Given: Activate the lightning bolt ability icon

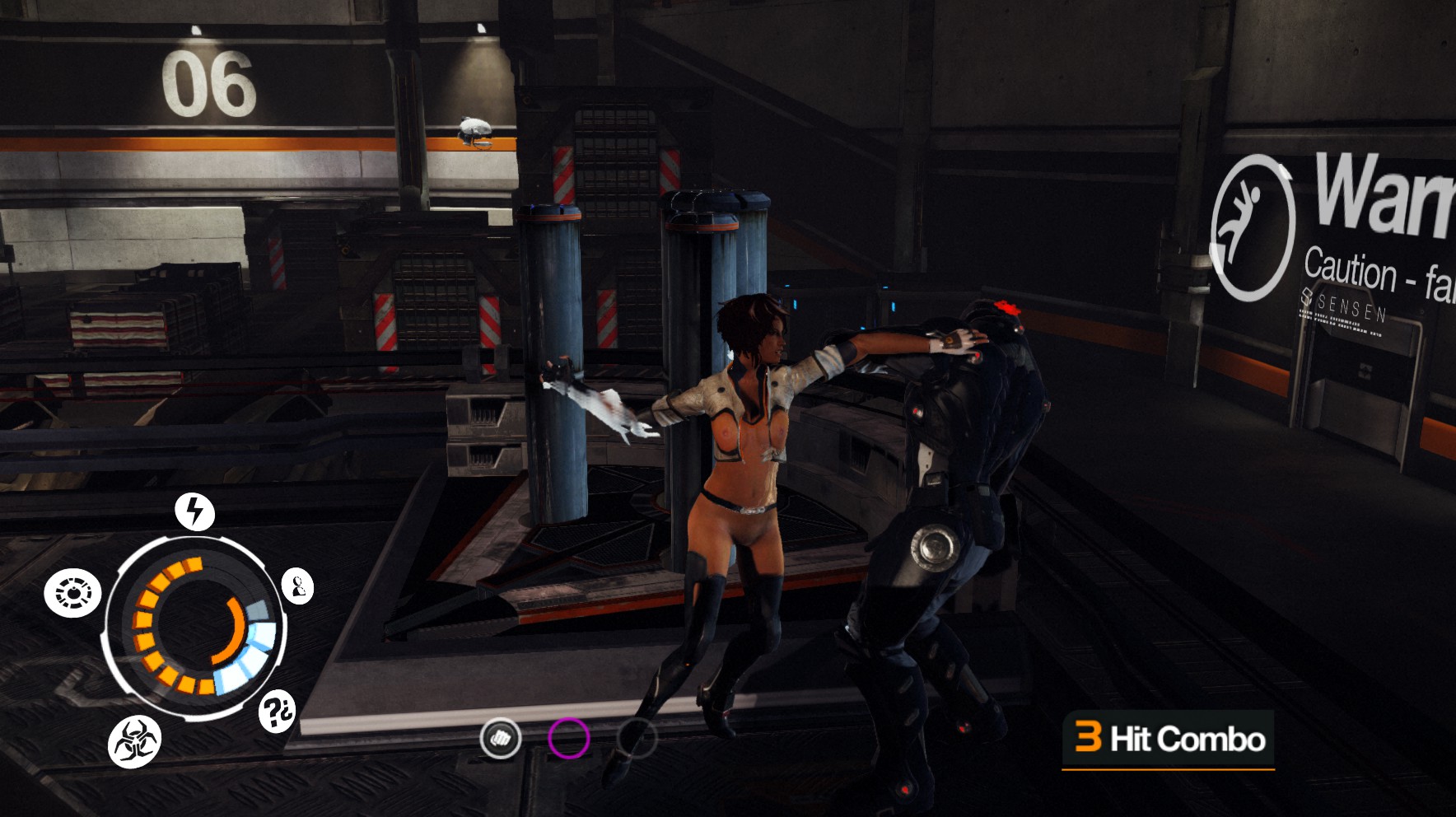Looking at the screenshot, I should pyautogui.click(x=195, y=511).
